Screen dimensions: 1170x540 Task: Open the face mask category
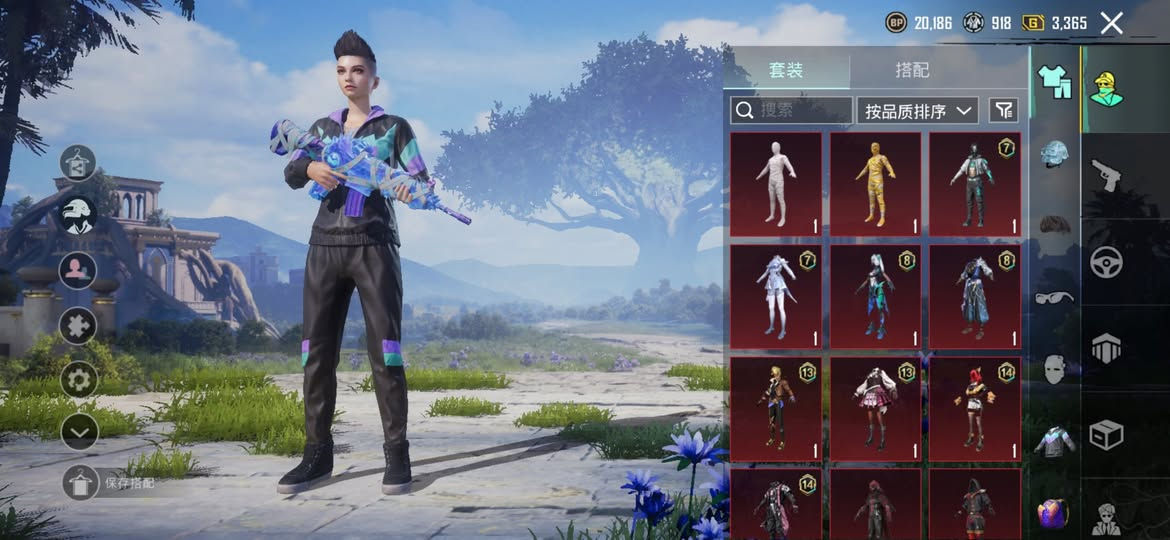1054,369
